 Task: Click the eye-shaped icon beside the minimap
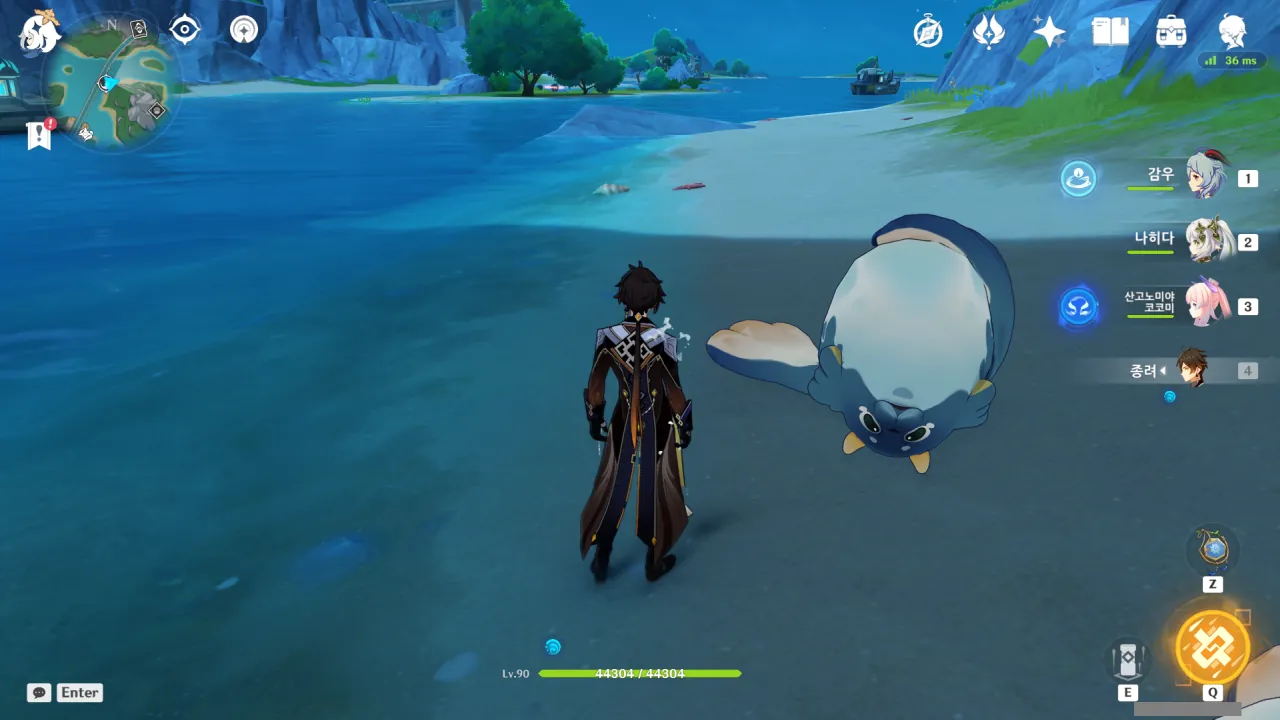pyautogui.click(x=185, y=30)
